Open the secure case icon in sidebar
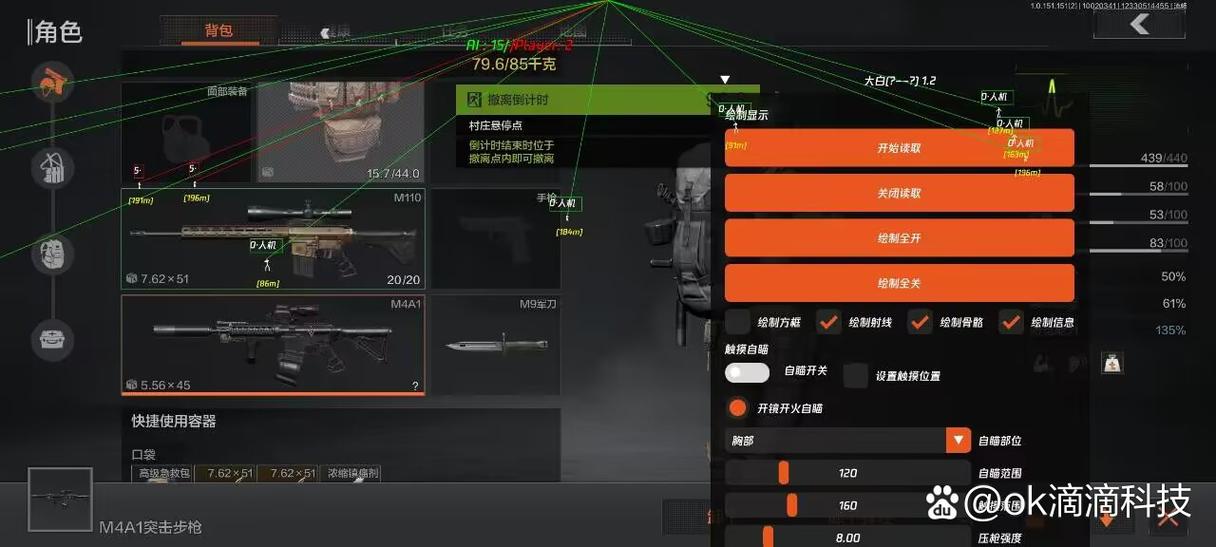 click(52, 340)
